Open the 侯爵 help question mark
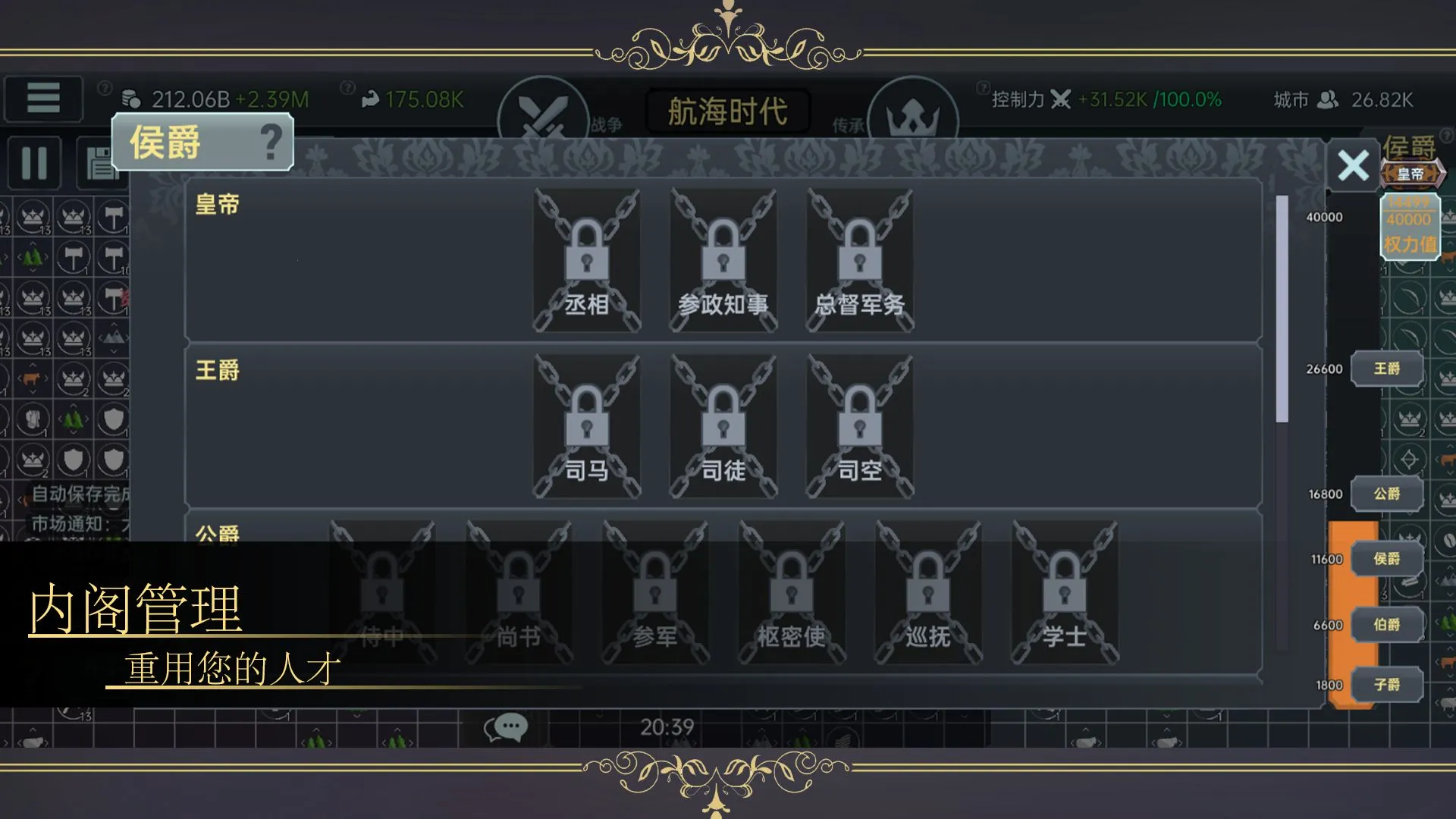 point(271,142)
